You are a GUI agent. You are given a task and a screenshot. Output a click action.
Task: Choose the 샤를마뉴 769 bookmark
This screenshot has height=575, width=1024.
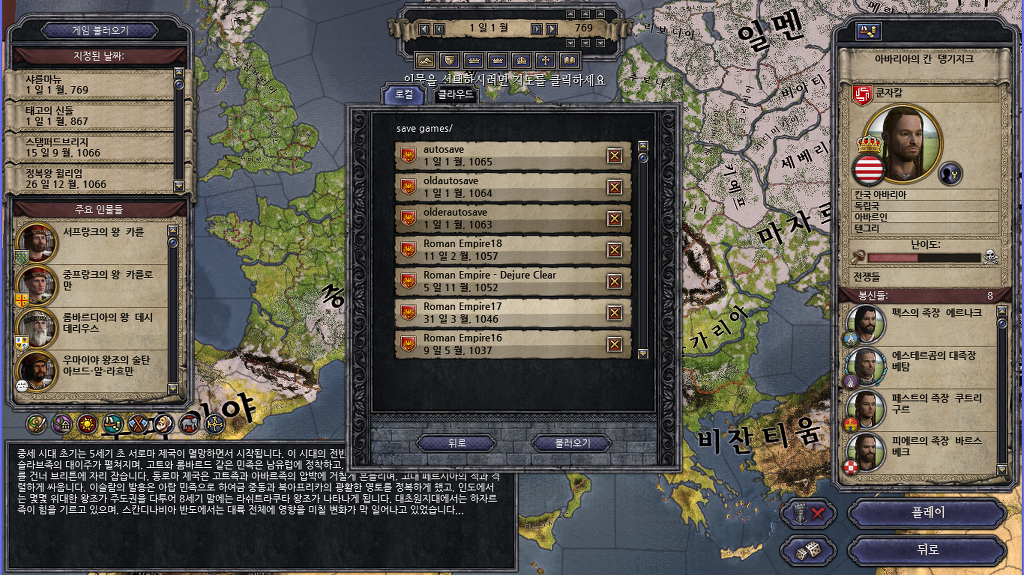tap(88, 85)
